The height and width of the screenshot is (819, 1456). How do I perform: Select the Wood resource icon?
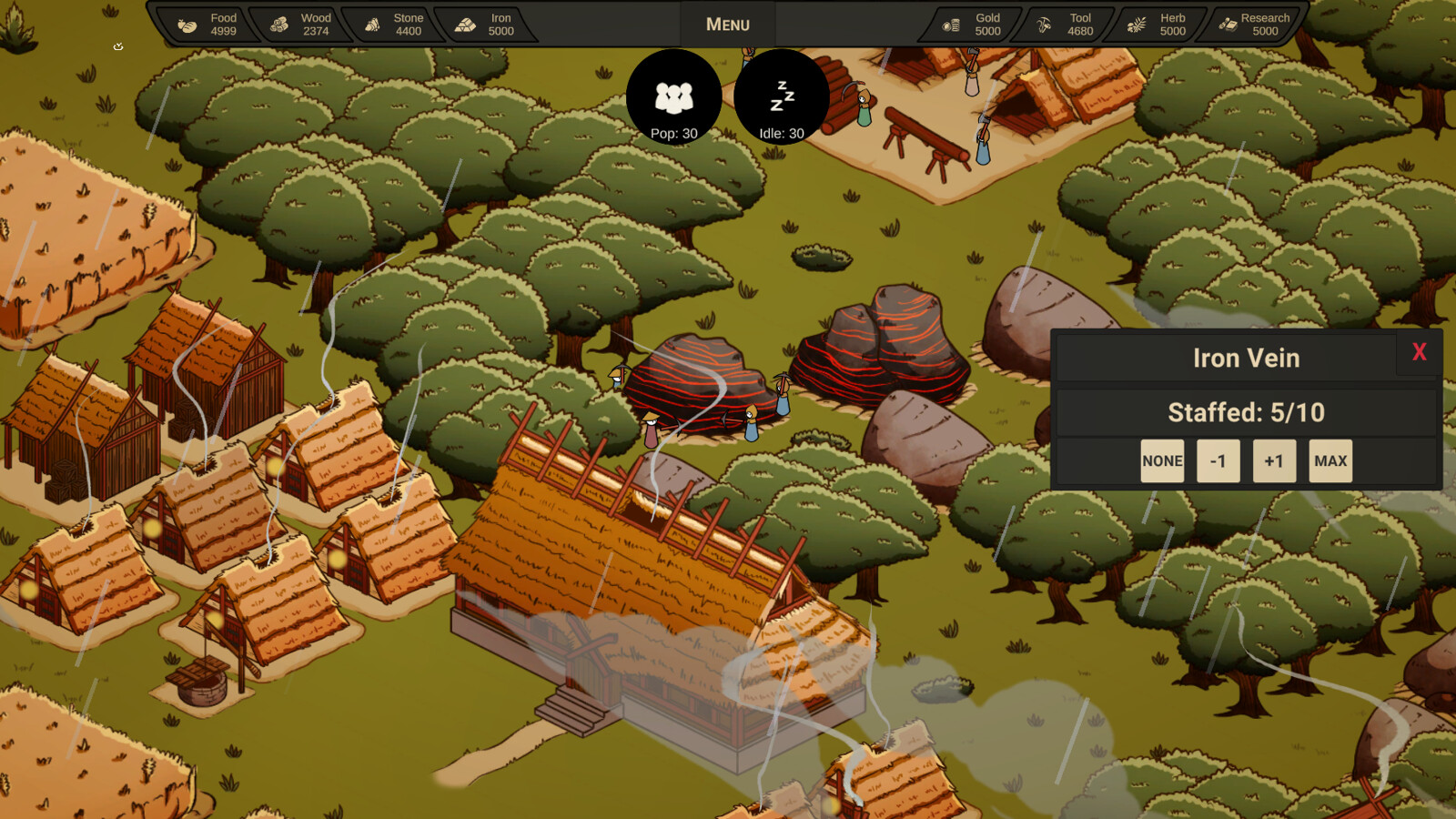pyautogui.click(x=278, y=24)
